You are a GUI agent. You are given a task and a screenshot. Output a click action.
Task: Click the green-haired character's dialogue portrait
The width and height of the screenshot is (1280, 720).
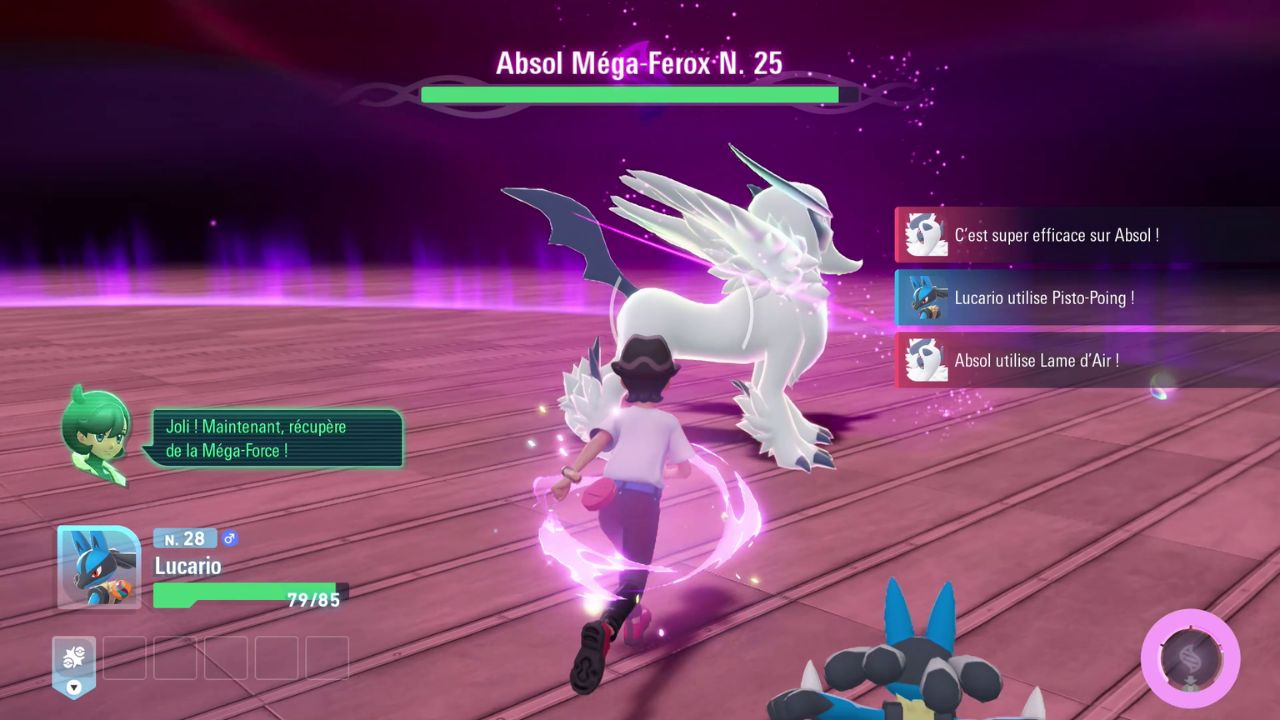pyautogui.click(x=96, y=434)
